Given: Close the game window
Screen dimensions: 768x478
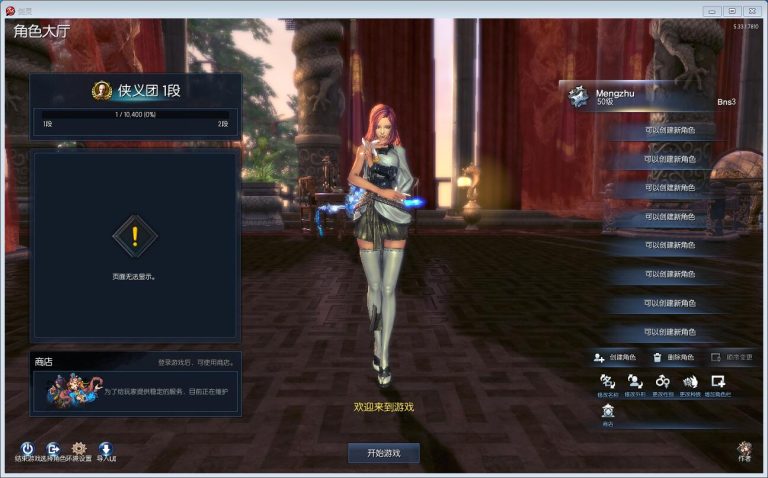Looking at the screenshot, I should [750, 10].
